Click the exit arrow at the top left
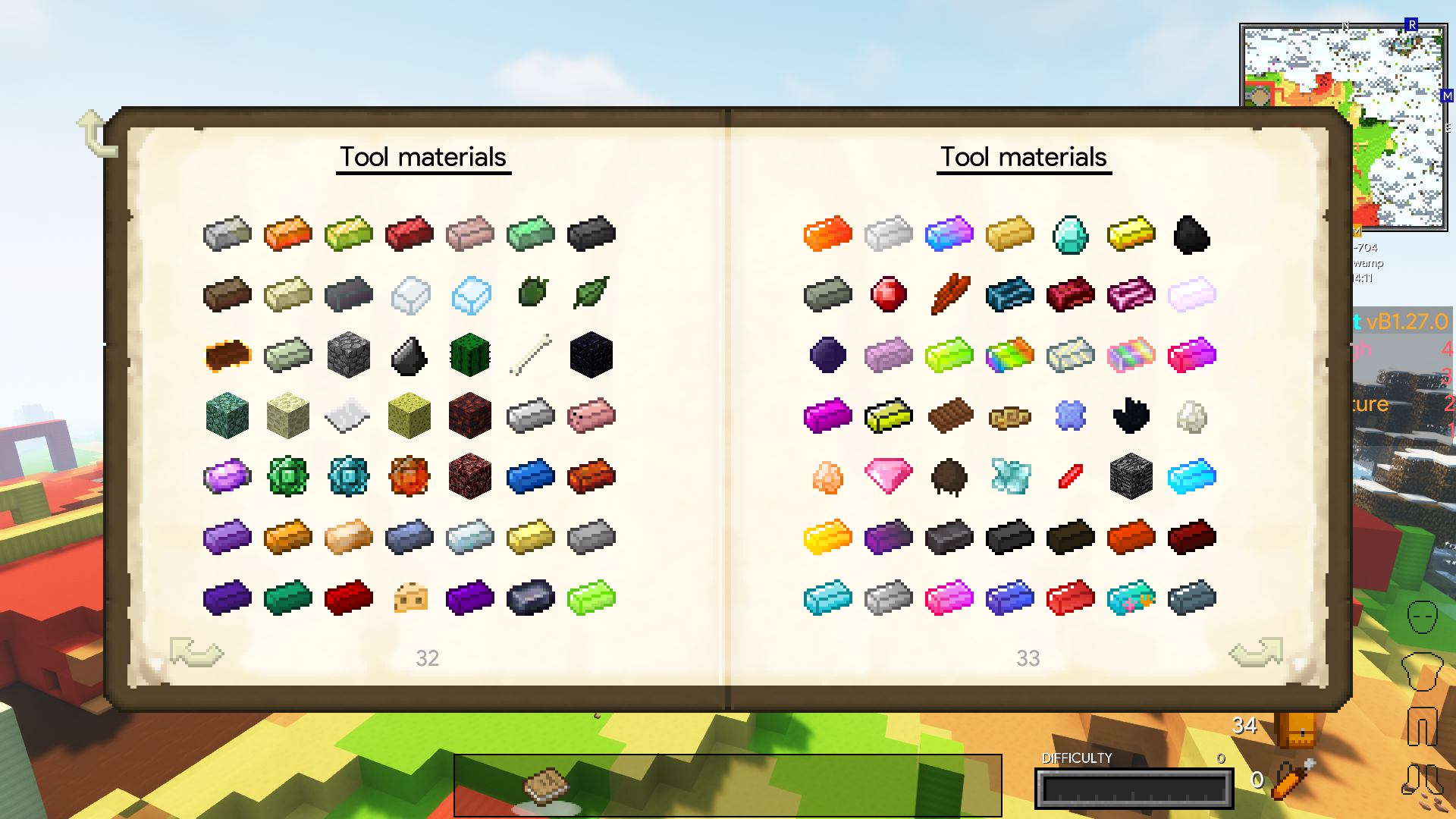The image size is (1456, 819). click(x=93, y=129)
